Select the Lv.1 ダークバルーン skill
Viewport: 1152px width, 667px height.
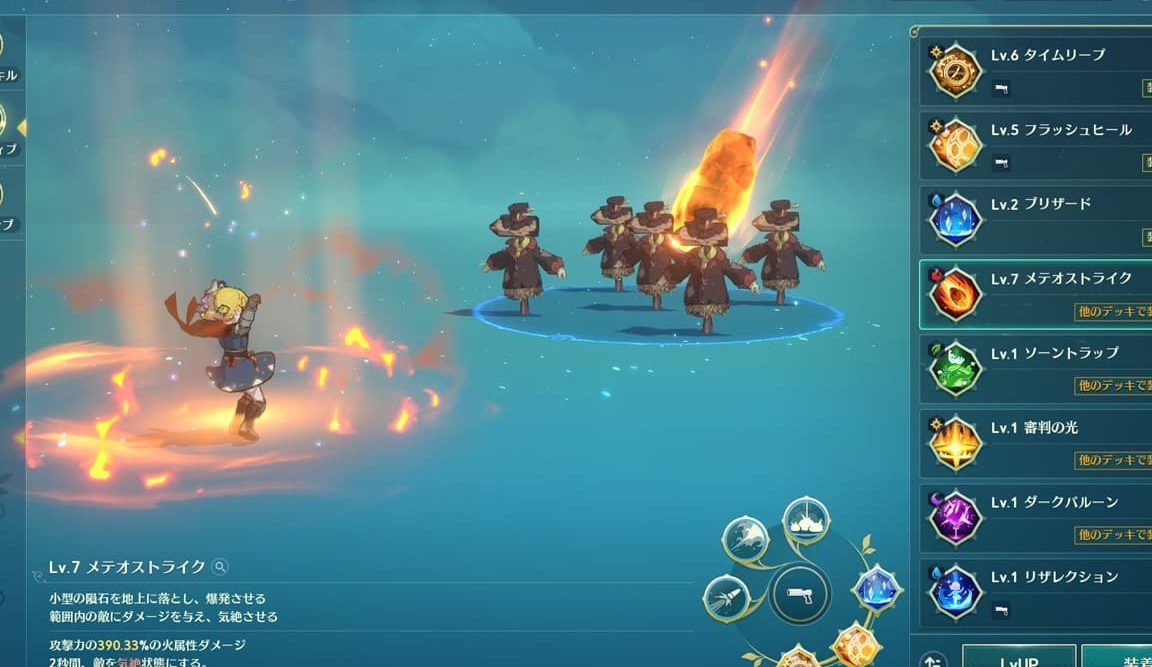point(1040,517)
